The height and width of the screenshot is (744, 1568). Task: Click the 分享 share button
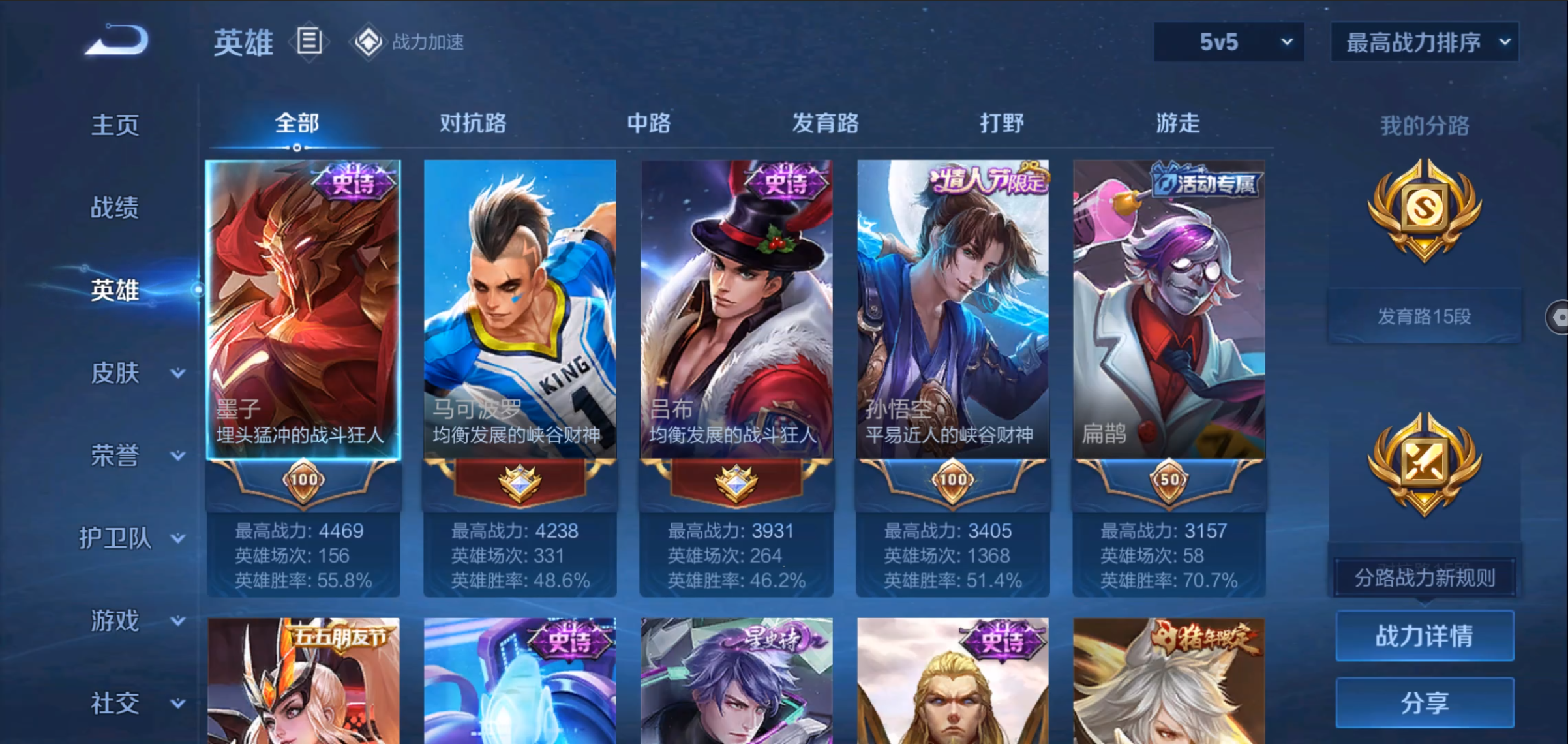tap(1425, 703)
